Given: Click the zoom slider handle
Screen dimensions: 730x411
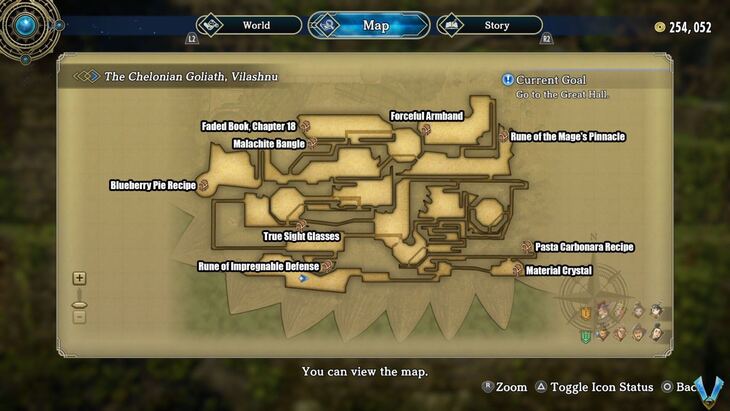Looking at the screenshot, I should [79, 303].
